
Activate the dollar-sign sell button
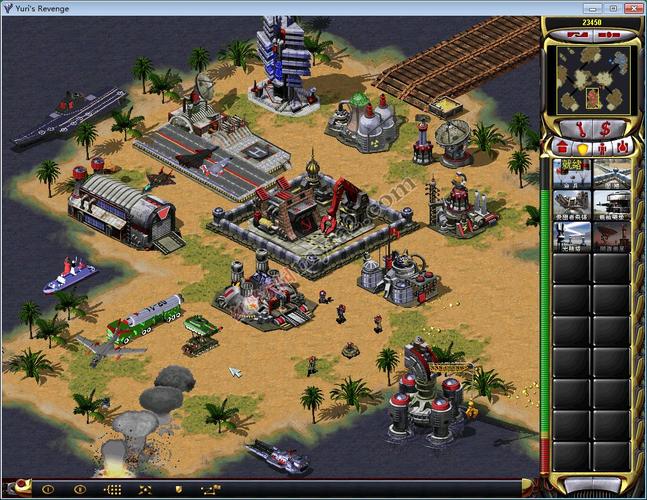tap(606, 128)
